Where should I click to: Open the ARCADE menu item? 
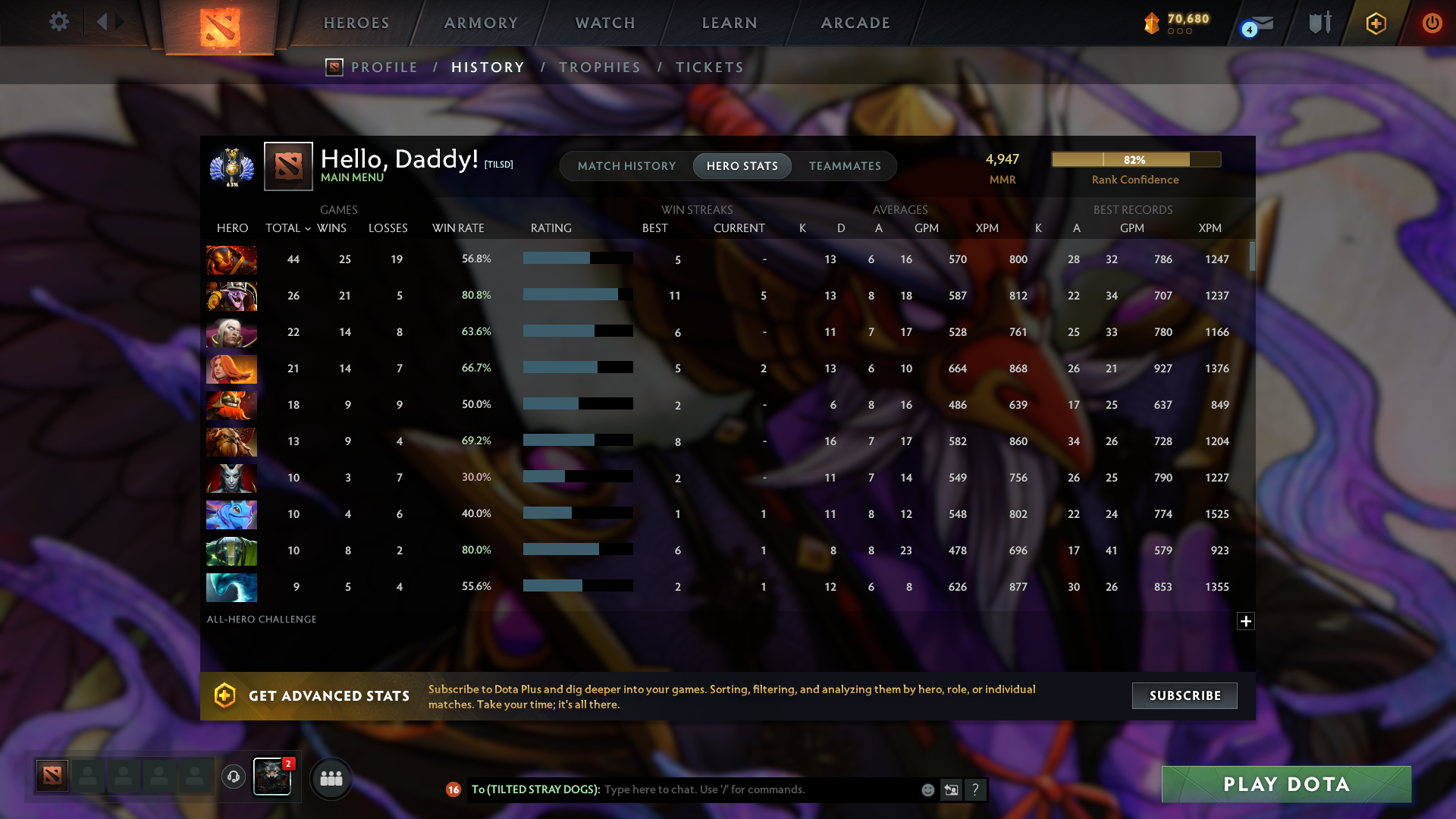(855, 23)
